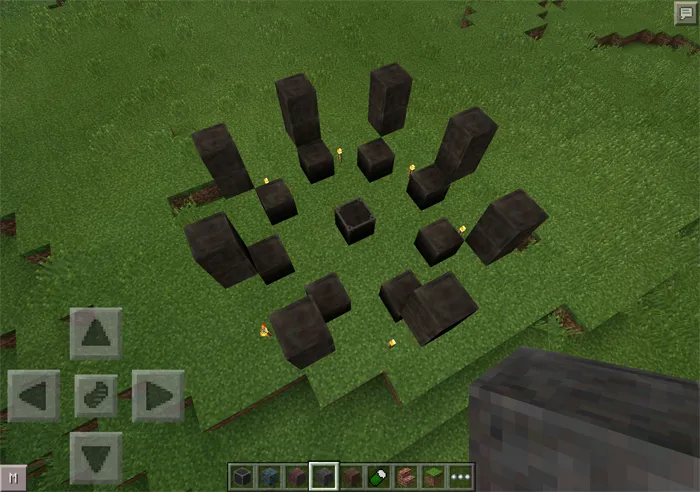Image resolution: width=700 pixels, height=492 pixels.
Task: Select the brown block hotbar slot
Action: (x=352, y=477)
